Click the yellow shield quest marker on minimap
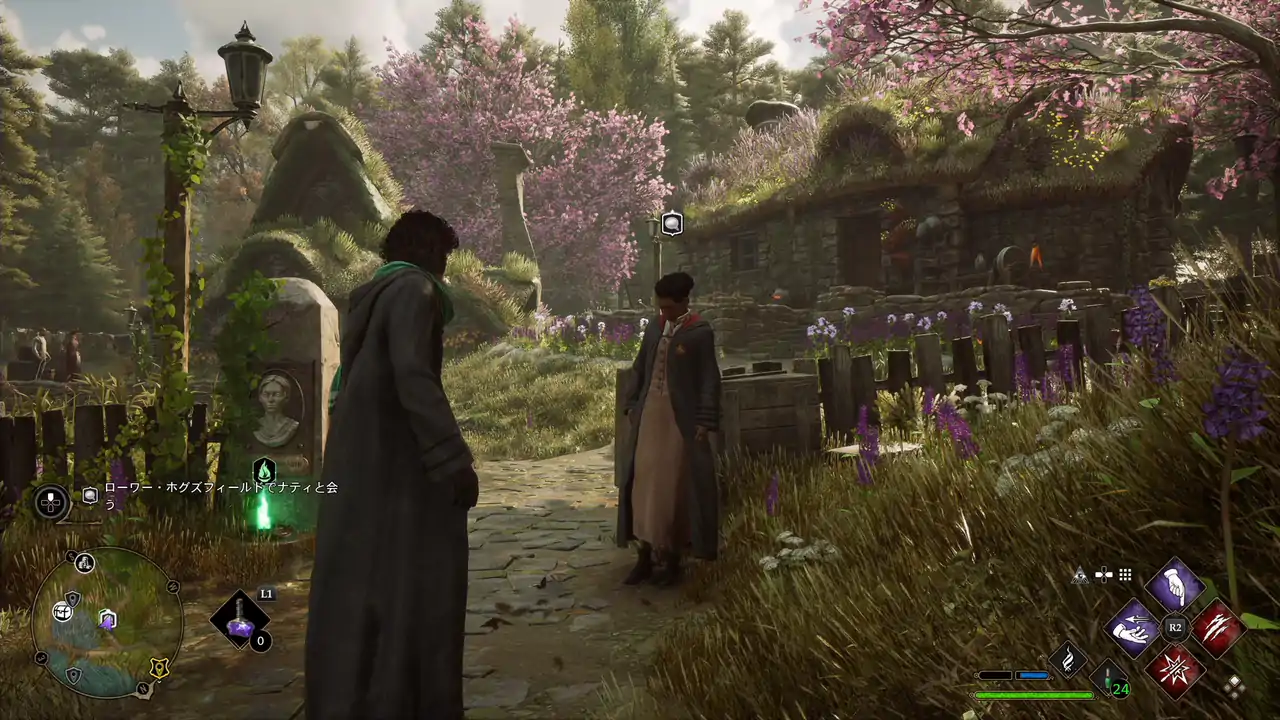Image resolution: width=1280 pixels, height=720 pixels. 158,668
